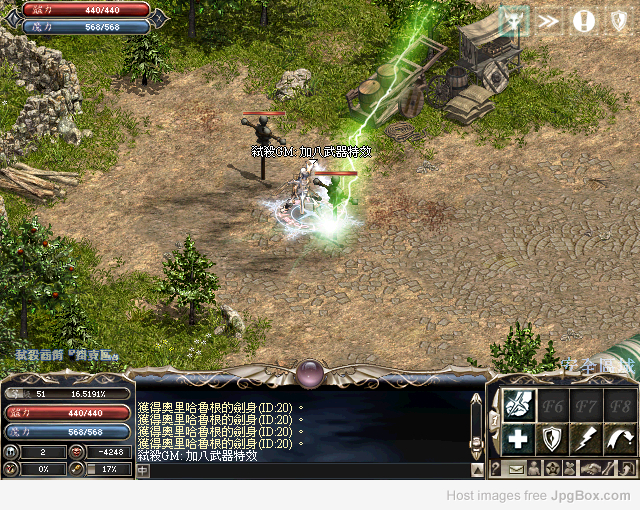Open the mail envelope button

click(x=516, y=468)
